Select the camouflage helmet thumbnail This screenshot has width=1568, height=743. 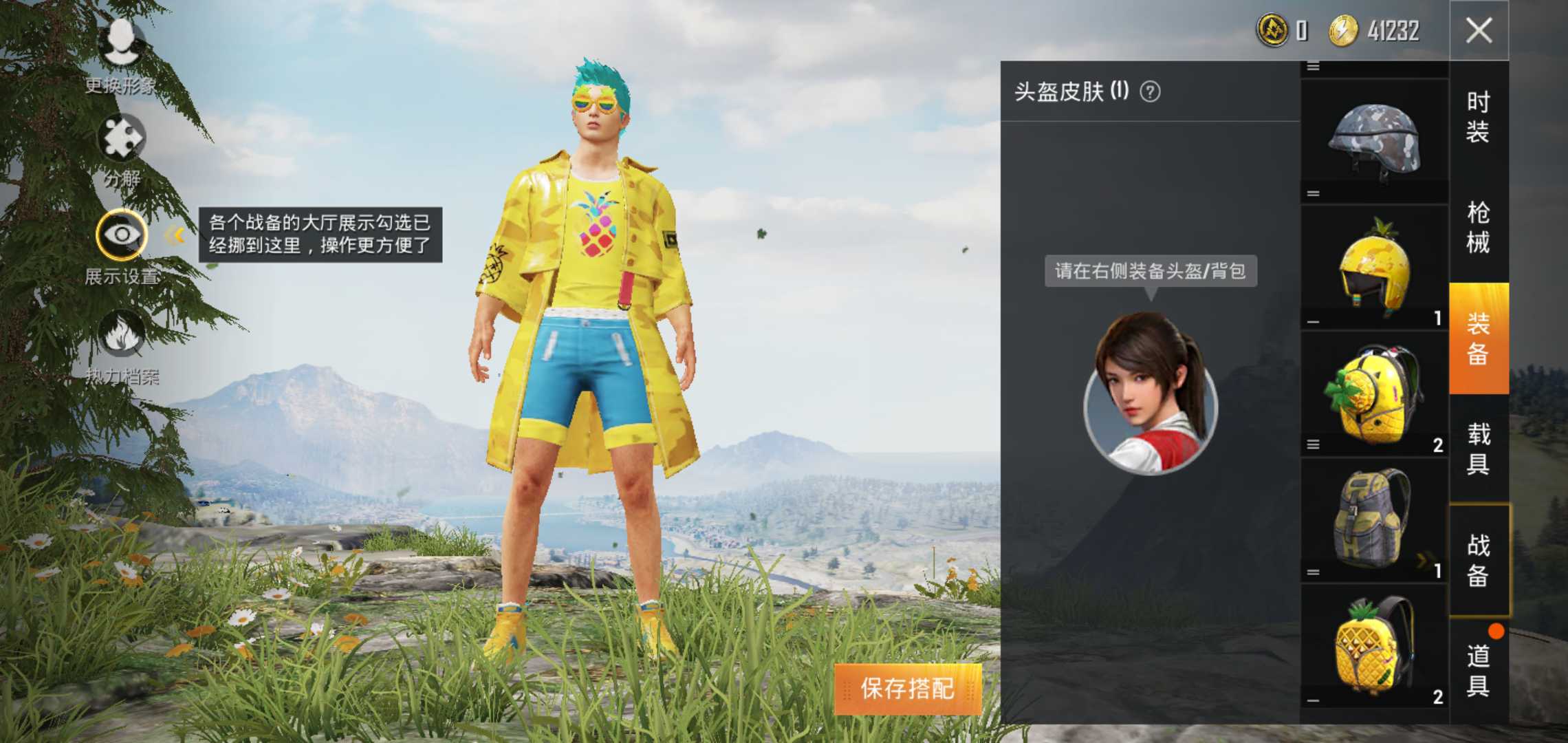(x=1375, y=138)
